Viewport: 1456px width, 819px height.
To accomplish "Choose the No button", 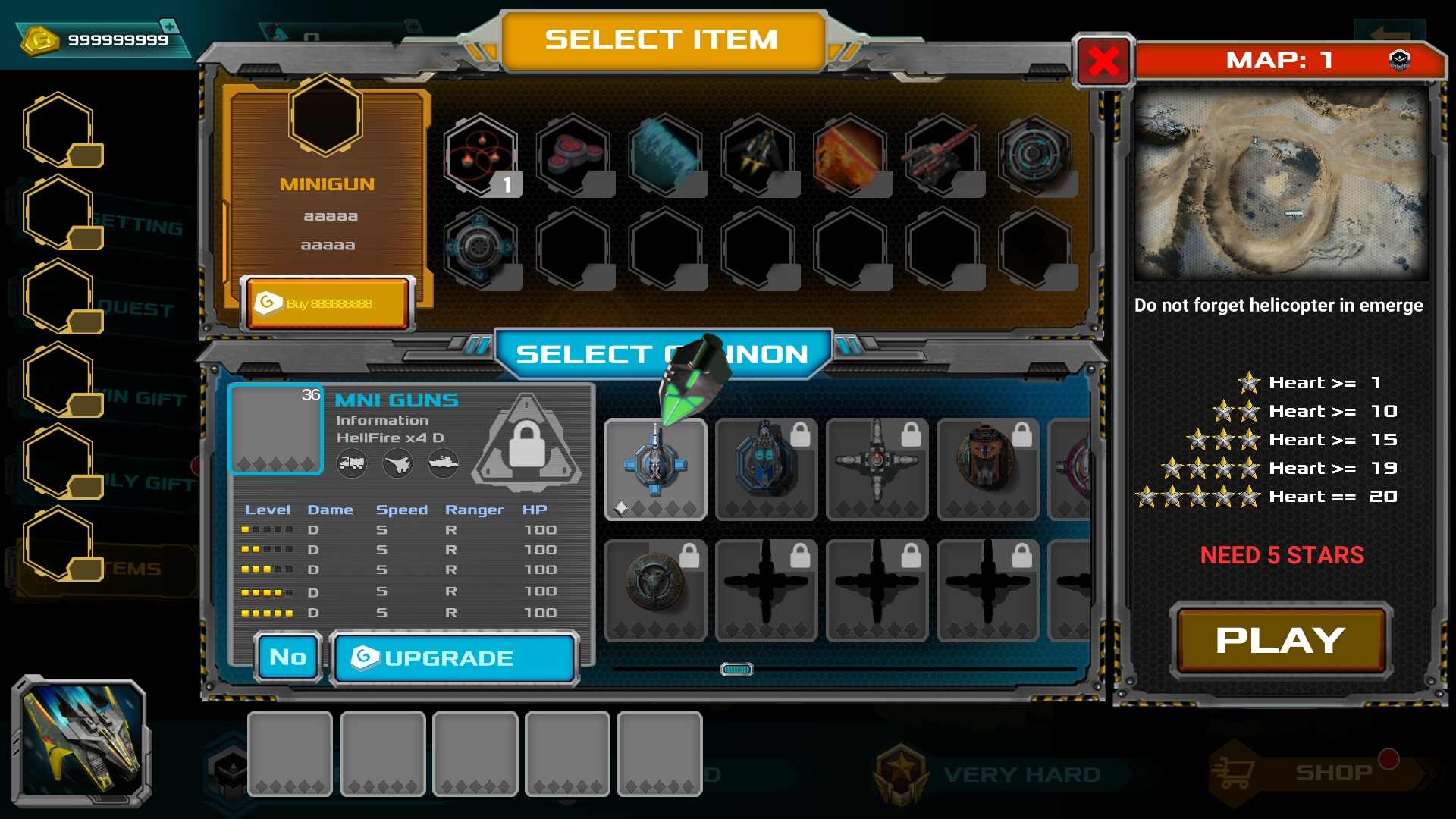I will 288,657.
